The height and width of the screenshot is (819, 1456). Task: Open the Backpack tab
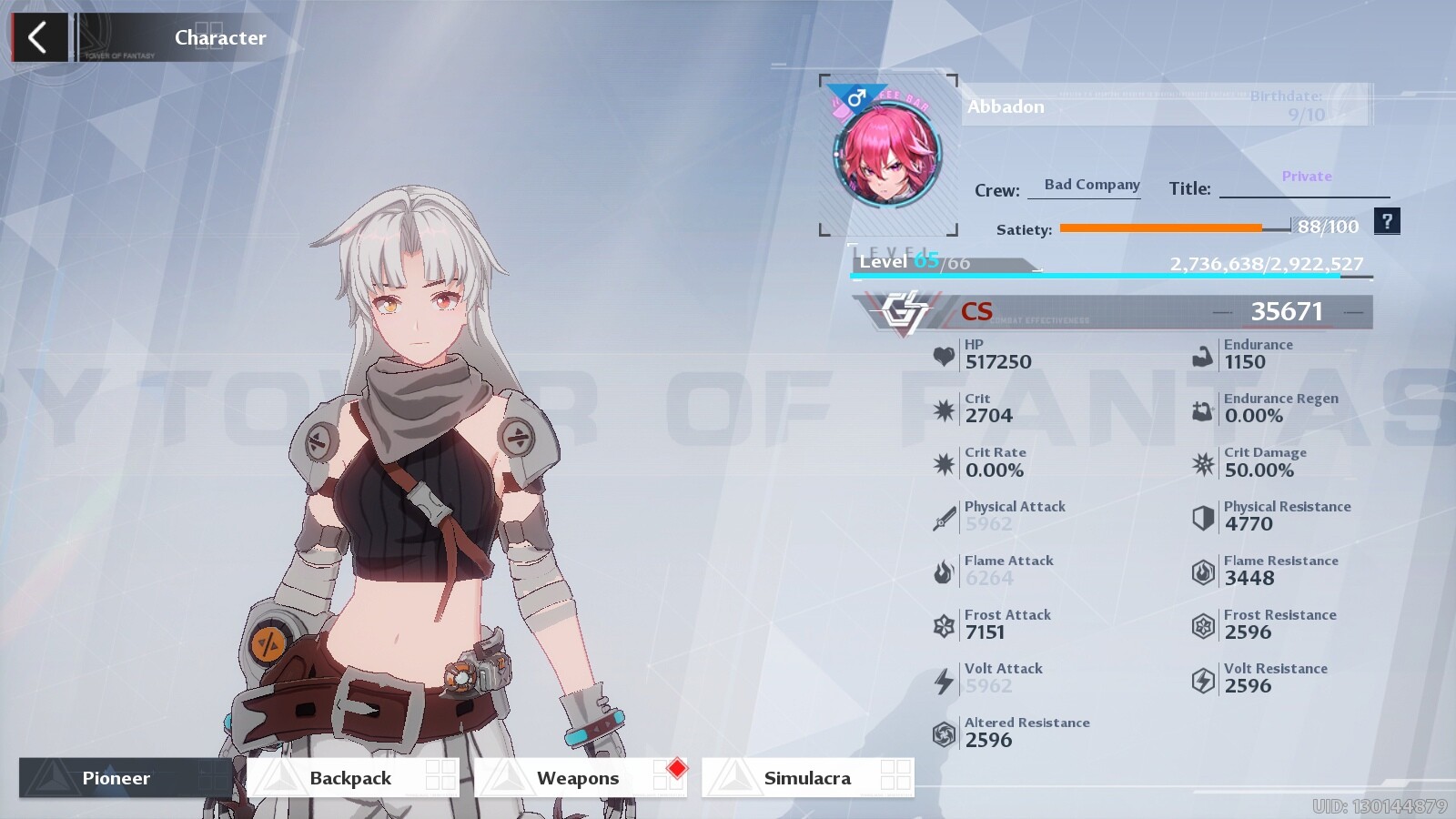pos(352,778)
